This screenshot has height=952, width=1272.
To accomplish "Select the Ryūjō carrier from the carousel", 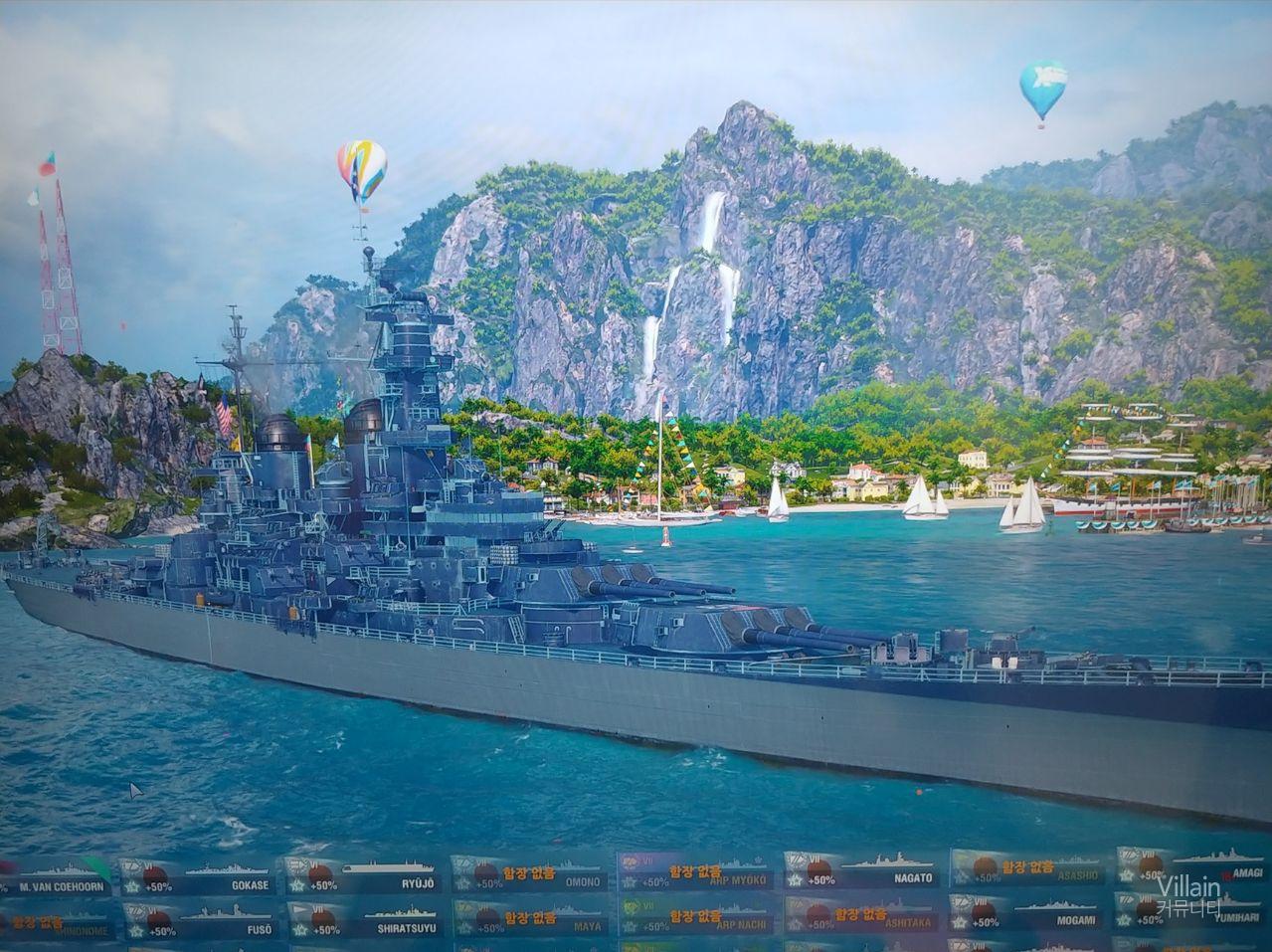I will pyautogui.click(x=365, y=873).
